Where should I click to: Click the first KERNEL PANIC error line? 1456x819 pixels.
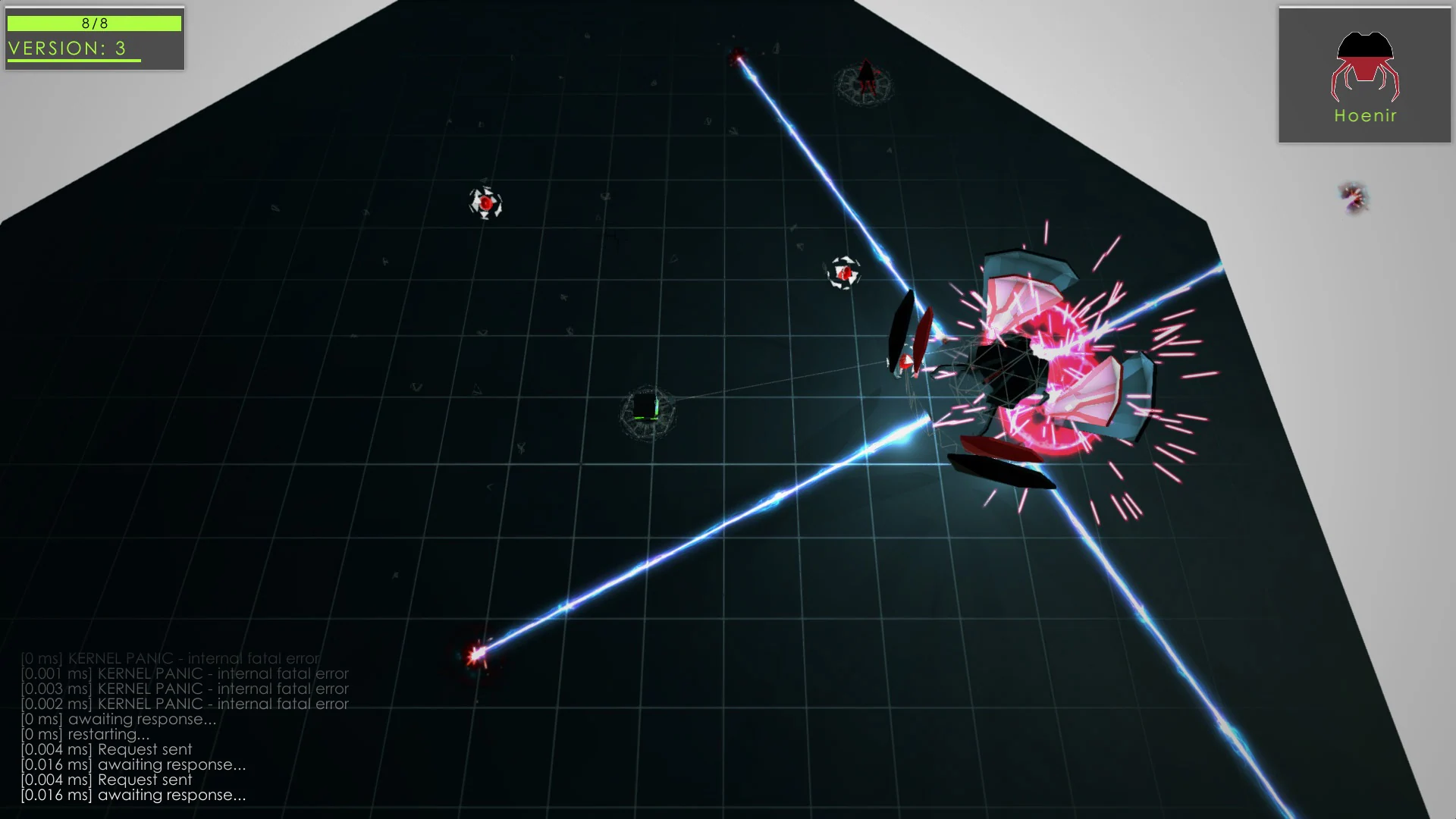(x=171, y=659)
